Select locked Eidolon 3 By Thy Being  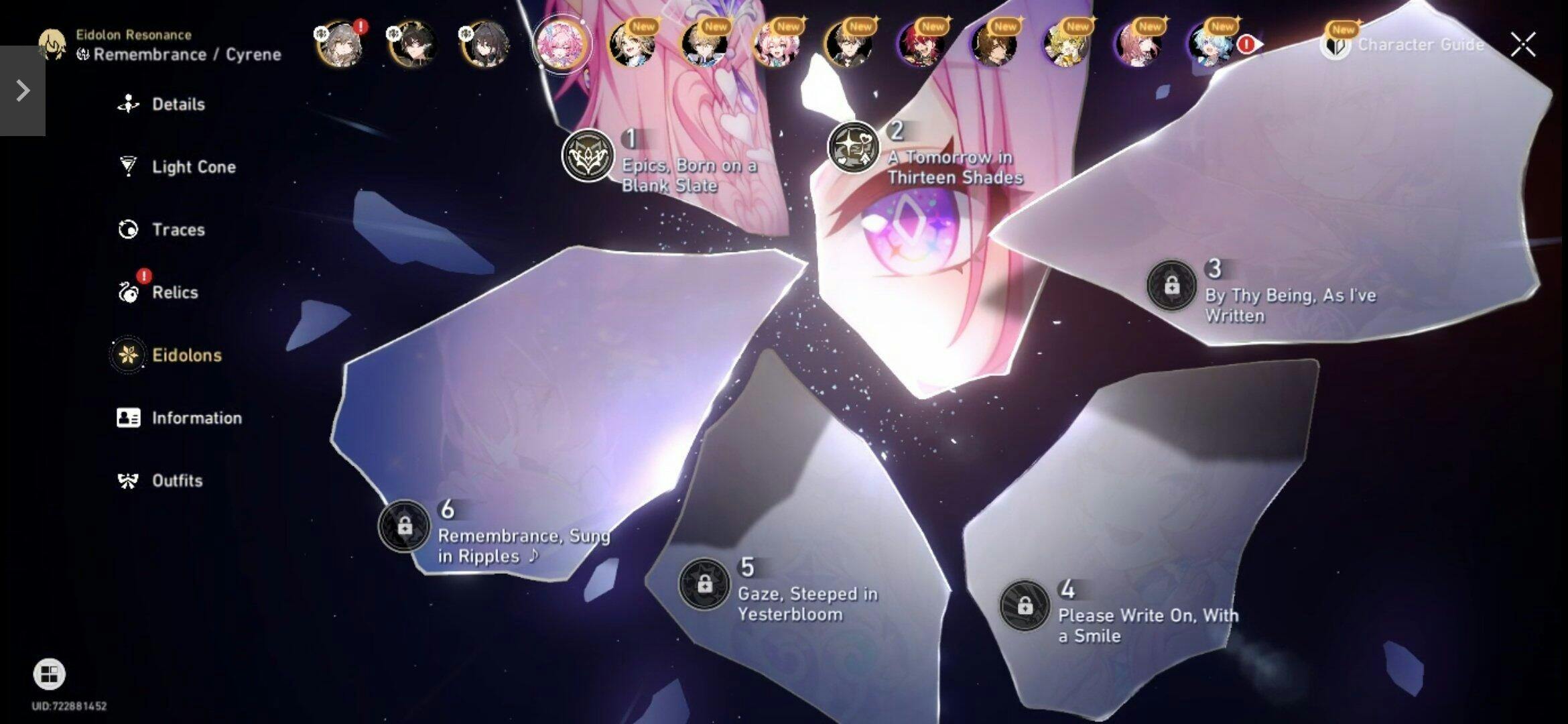[x=1171, y=286]
